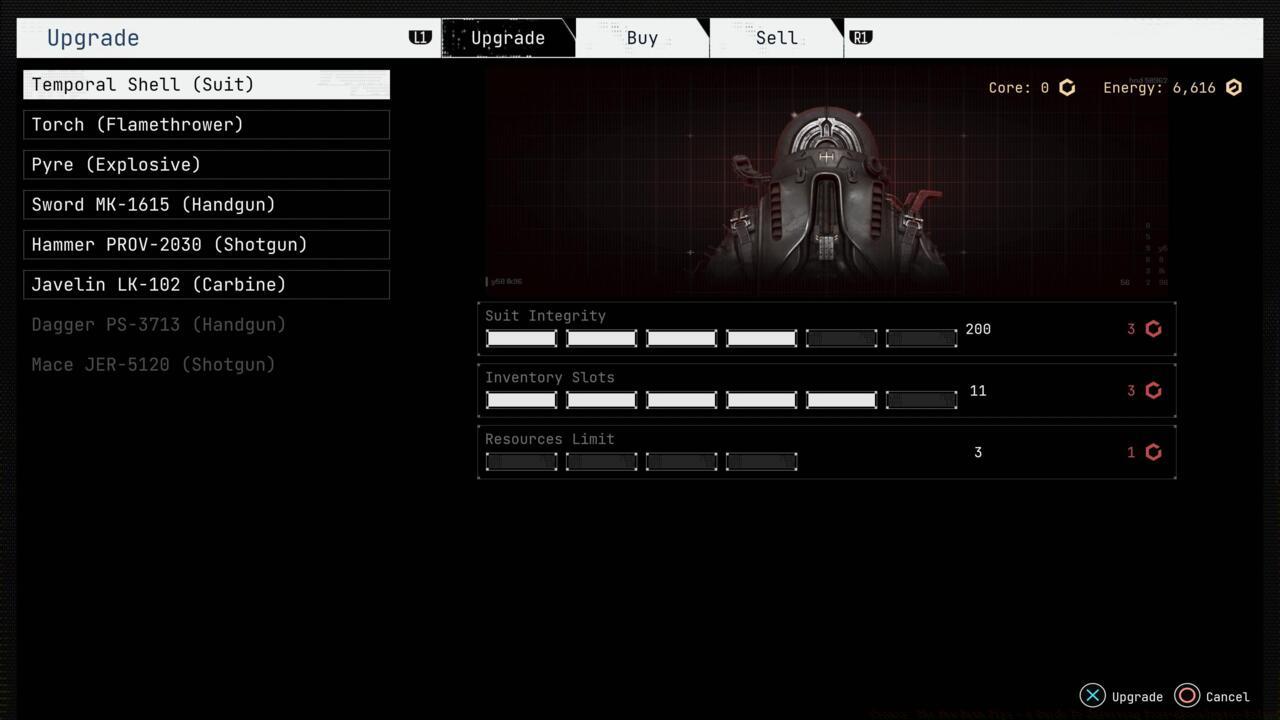Switch to the Buy tab
Viewport: 1280px width, 720px height.
click(642, 37)
